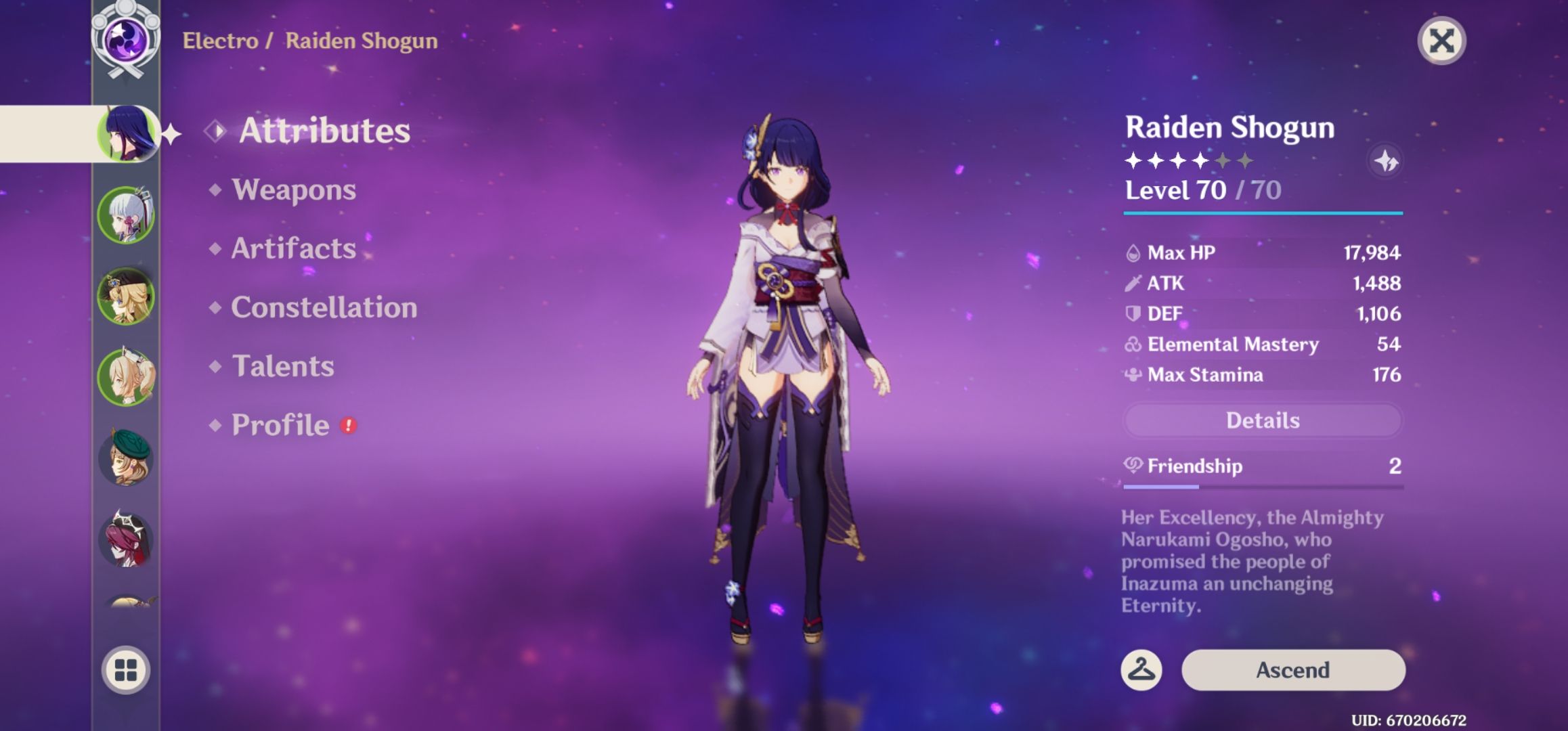Open the Details stats panel
1568x731 pixels.
[x=1262, y=420]
